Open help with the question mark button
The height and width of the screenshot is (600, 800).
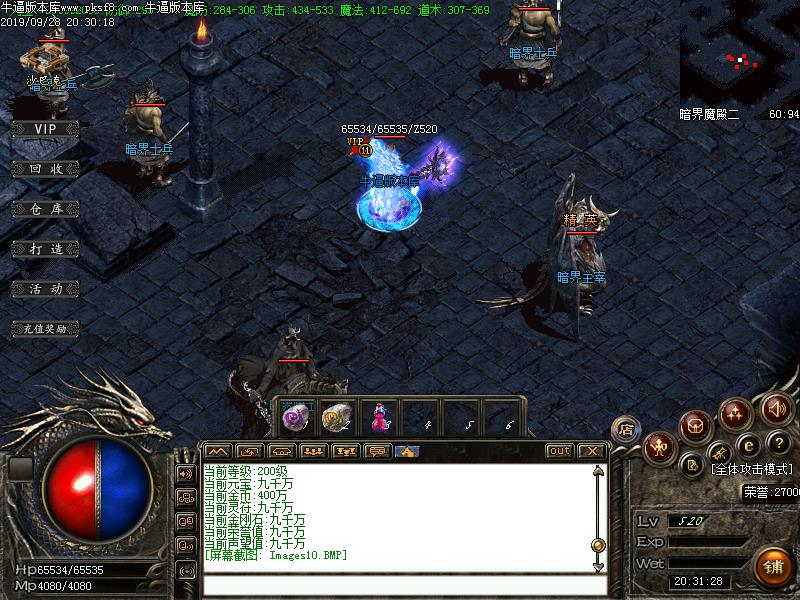point(778,443)
